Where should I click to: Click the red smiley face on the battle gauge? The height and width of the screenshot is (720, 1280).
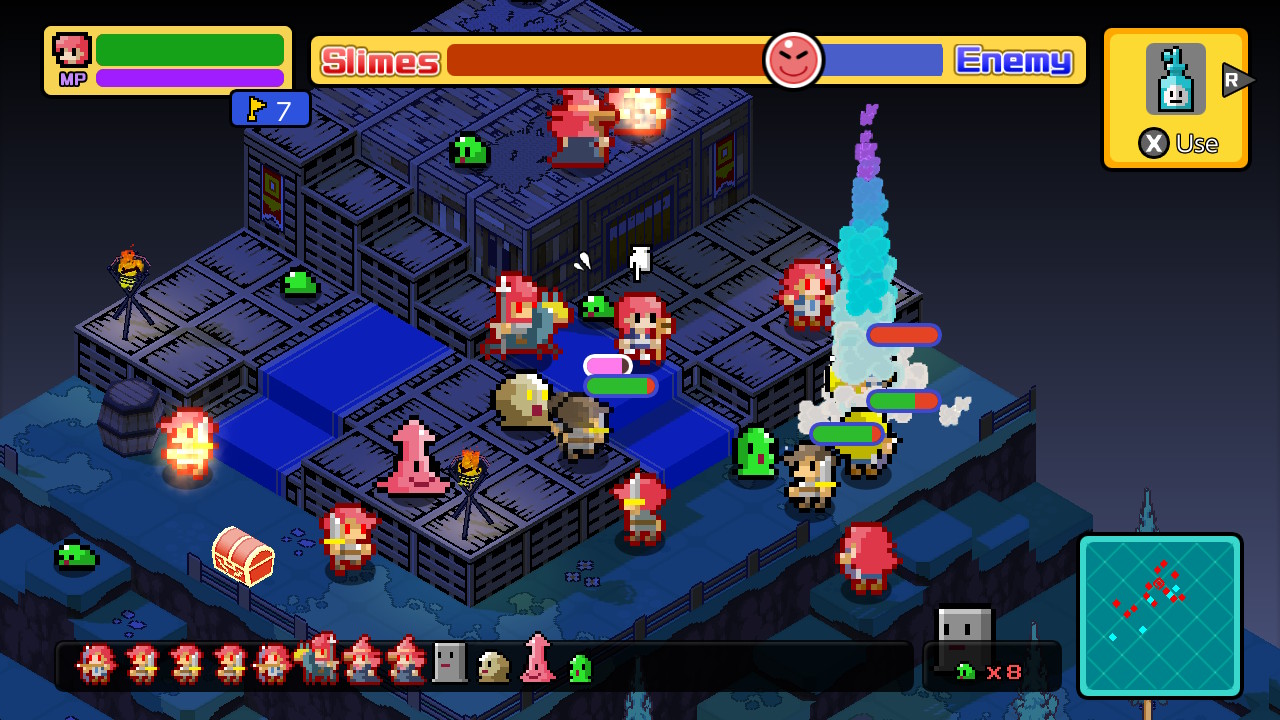(x=793, y=62)
